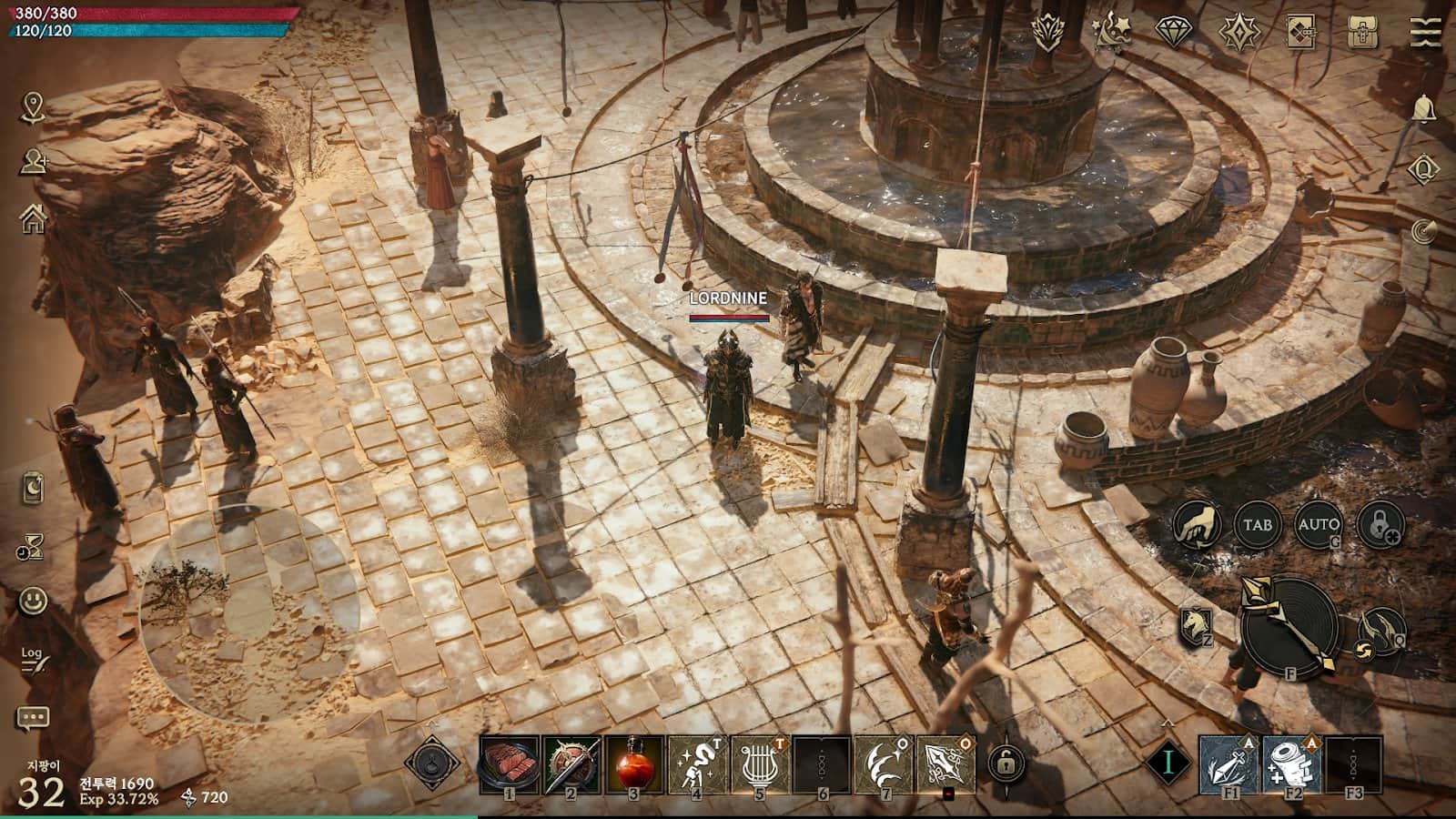Open the backpack inventory
Viewport: 1456px width, 819px height.
point(1362,33)
